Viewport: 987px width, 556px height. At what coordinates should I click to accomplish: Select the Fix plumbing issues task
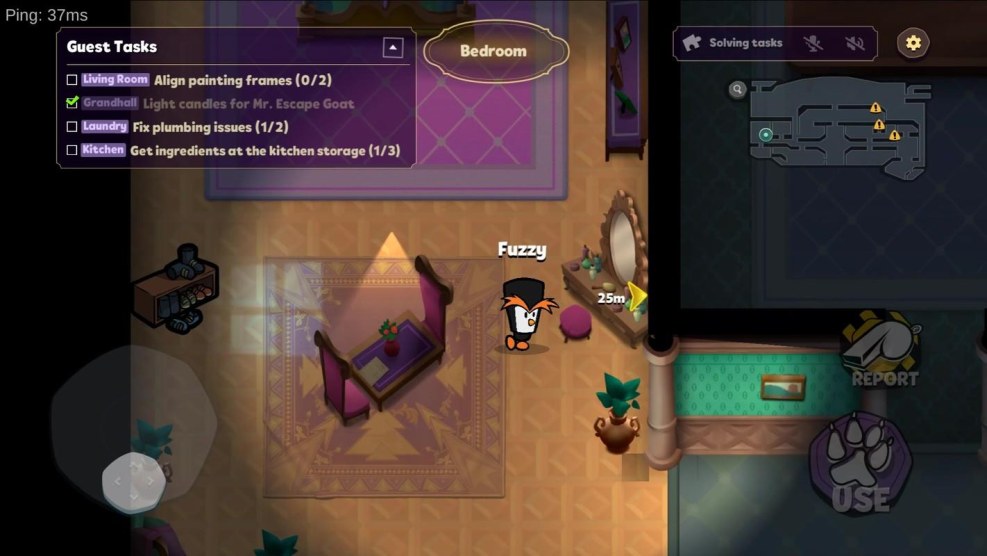point(194,127)
